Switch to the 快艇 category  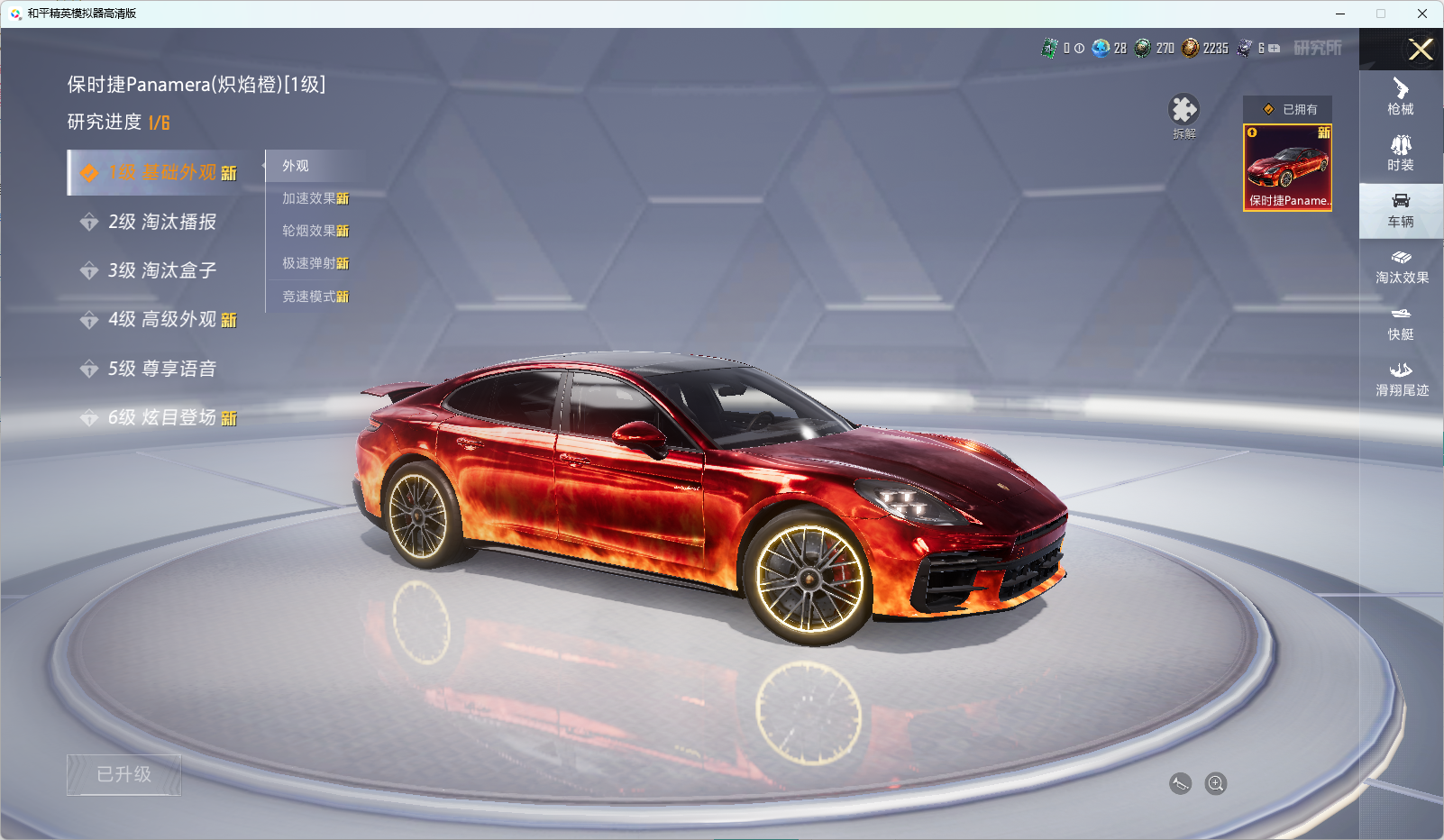1401,323
